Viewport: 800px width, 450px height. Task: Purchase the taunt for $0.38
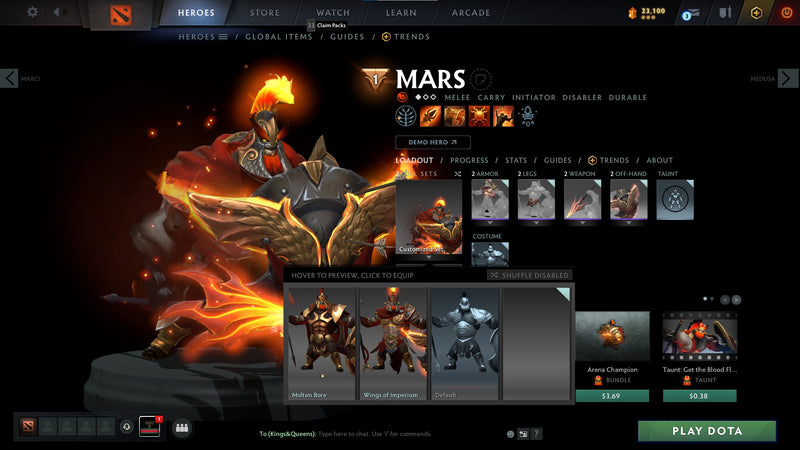point(699,396)
